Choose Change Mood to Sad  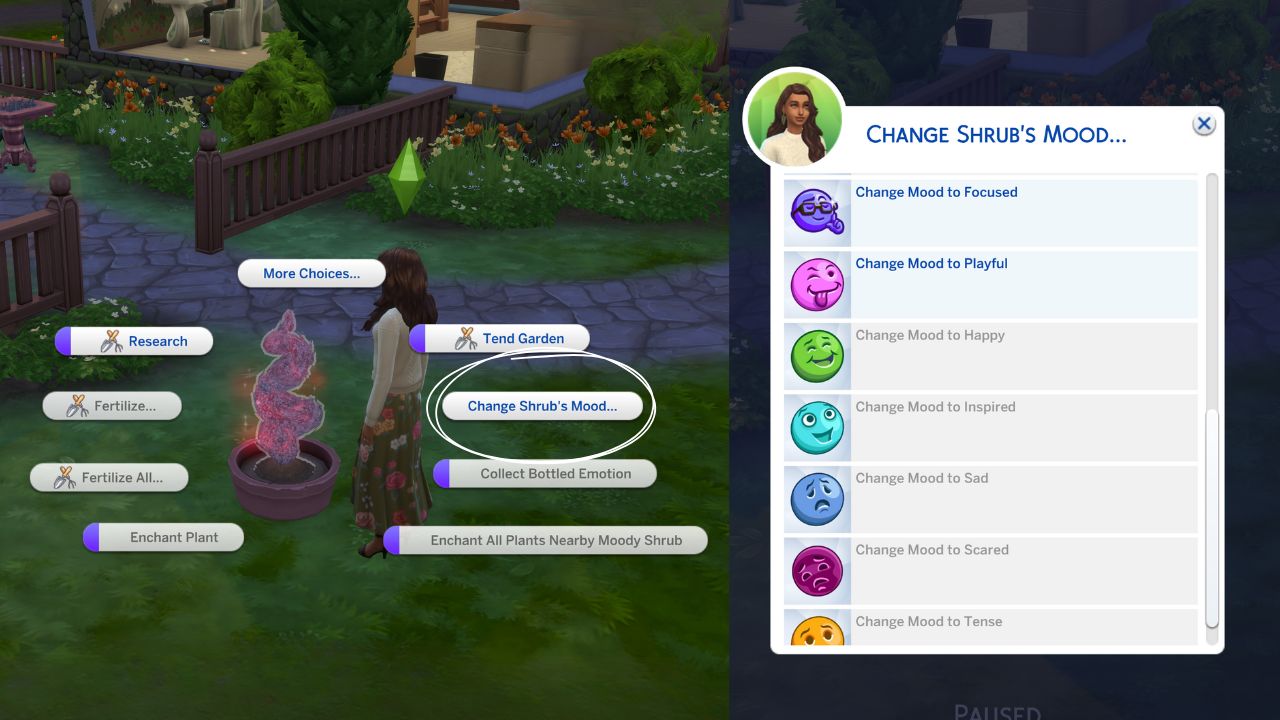(922, 478)
